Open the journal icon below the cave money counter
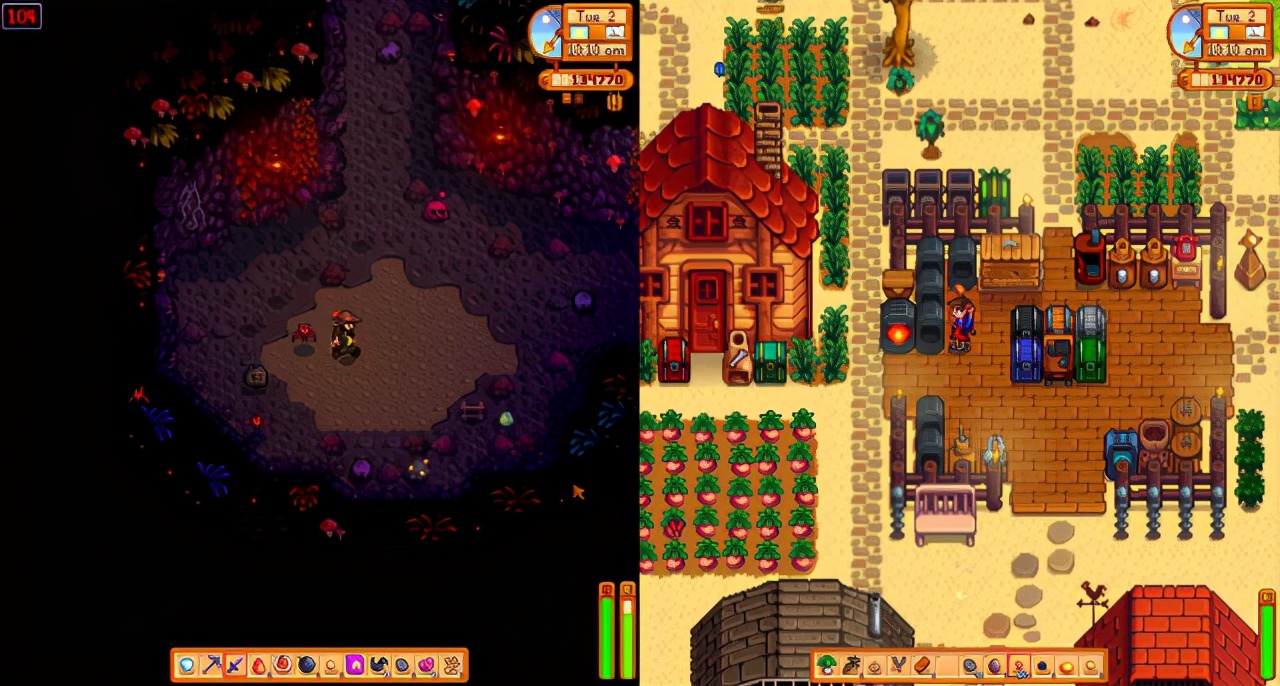 [x=614, y=101]
